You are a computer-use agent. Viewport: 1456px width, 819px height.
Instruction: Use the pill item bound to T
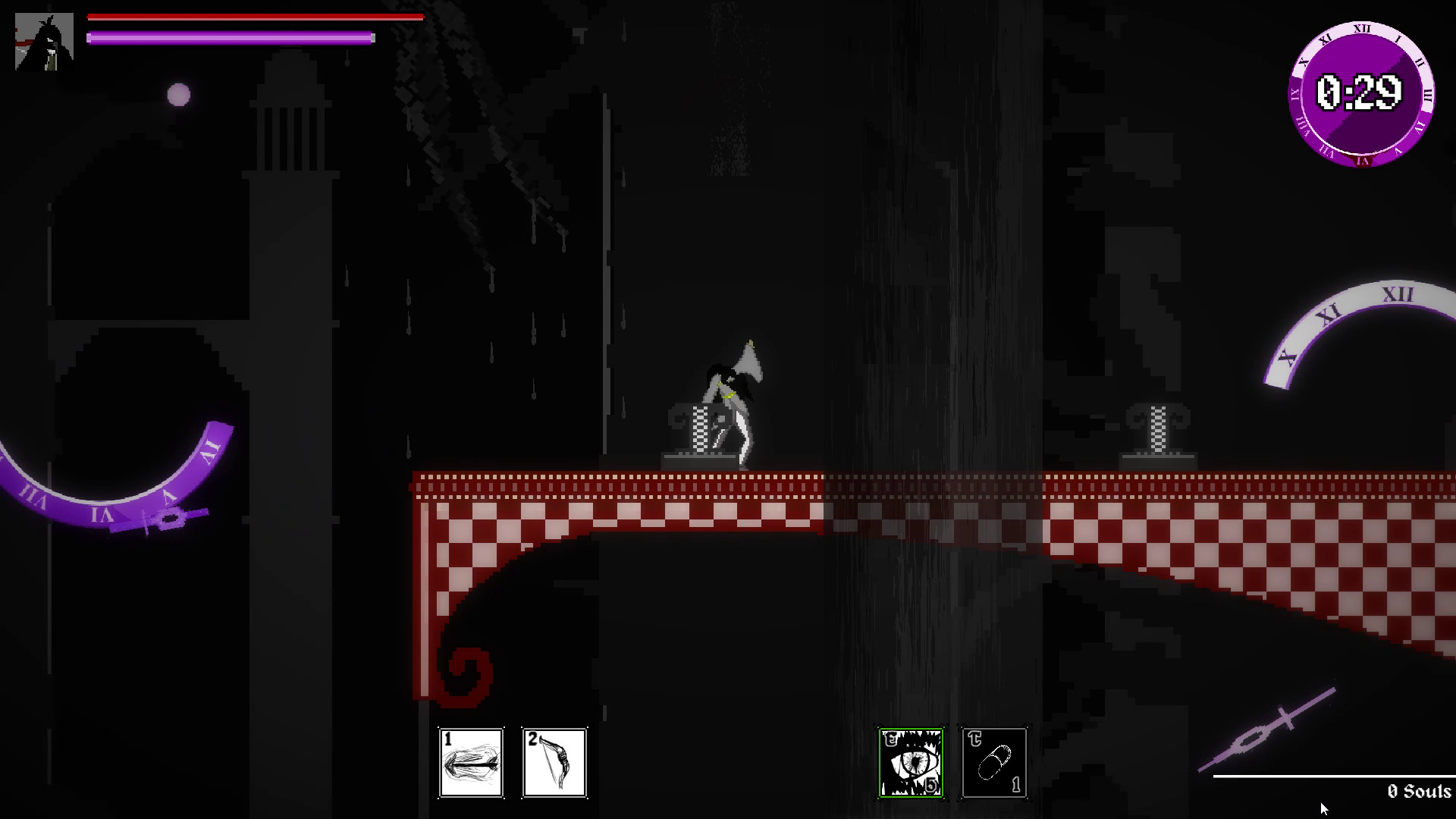pos(993,763)
